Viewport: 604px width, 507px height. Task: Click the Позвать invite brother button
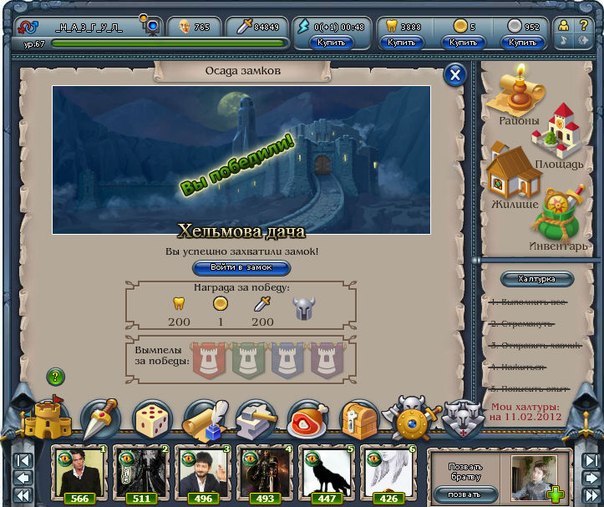[464, 493]
